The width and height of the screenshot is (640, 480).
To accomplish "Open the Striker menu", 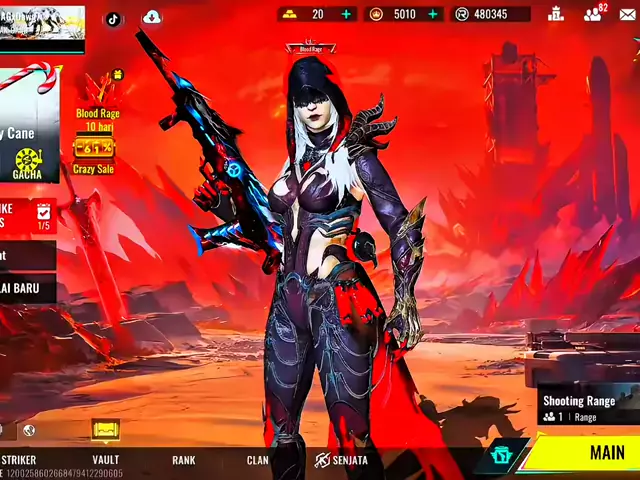I will pyautogui.click(x=18, y=460).
